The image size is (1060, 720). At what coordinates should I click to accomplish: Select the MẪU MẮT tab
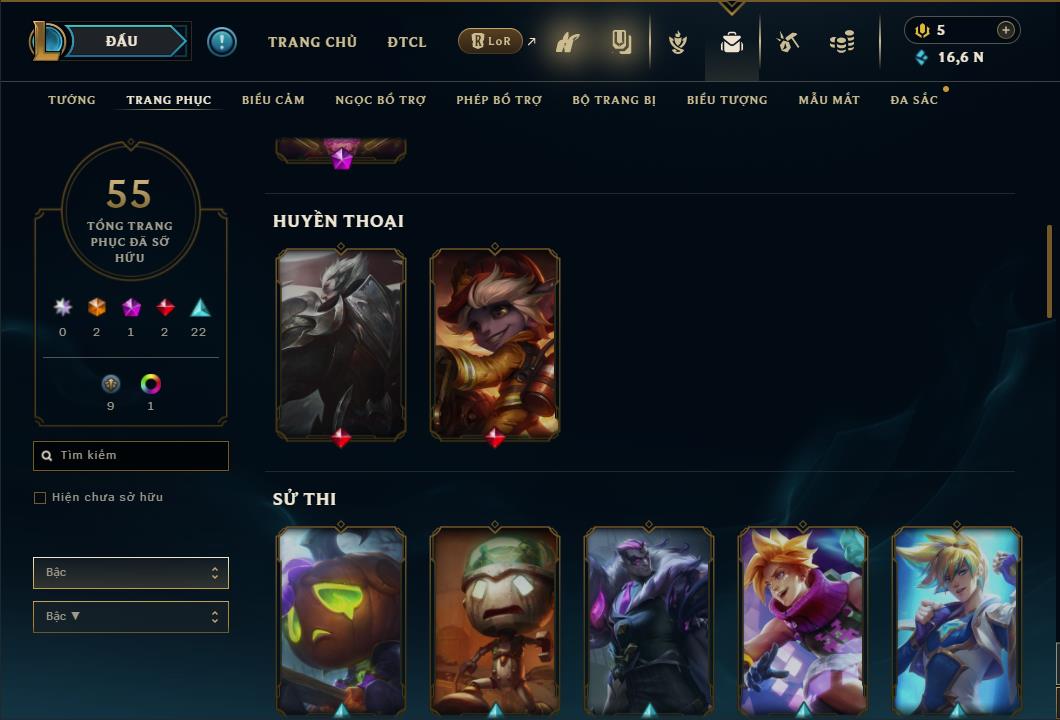(x=829, y=100)
